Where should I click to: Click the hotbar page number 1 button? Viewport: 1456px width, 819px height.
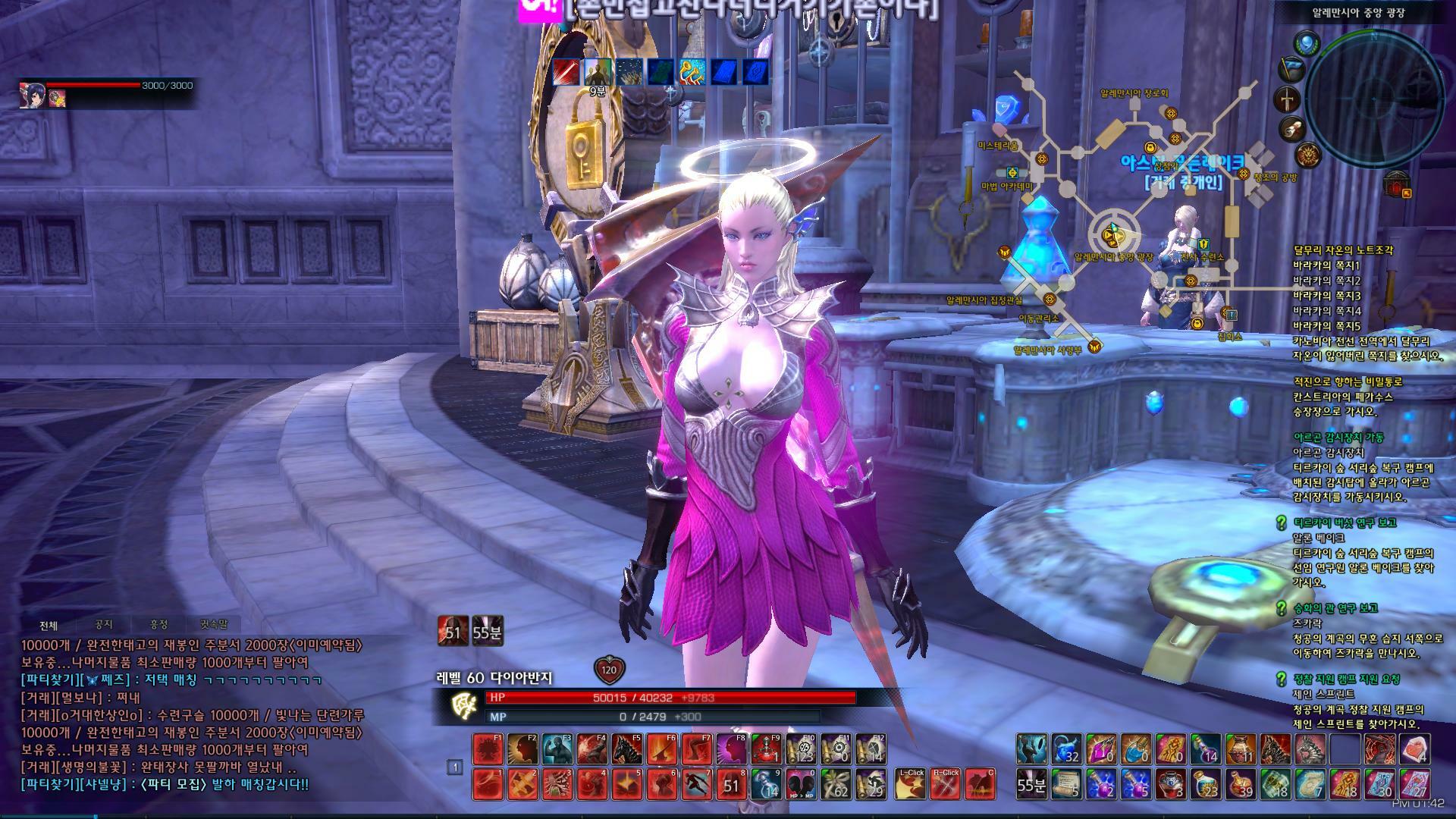(455, 767)
